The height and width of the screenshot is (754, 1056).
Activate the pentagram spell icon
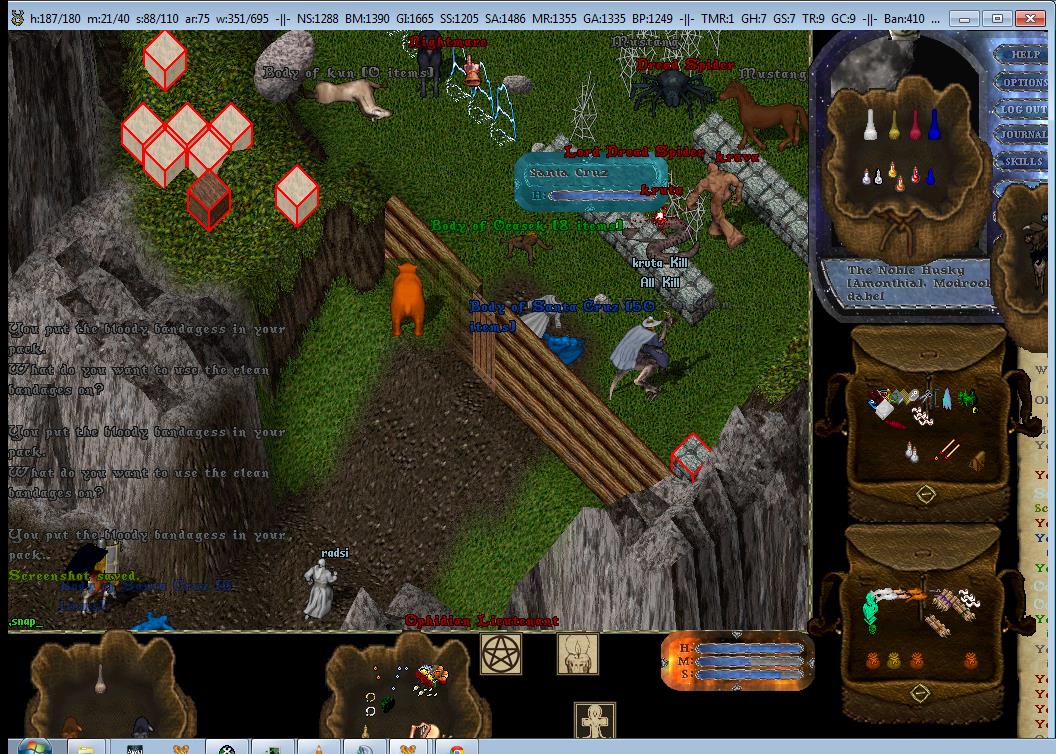click(501, 654)
